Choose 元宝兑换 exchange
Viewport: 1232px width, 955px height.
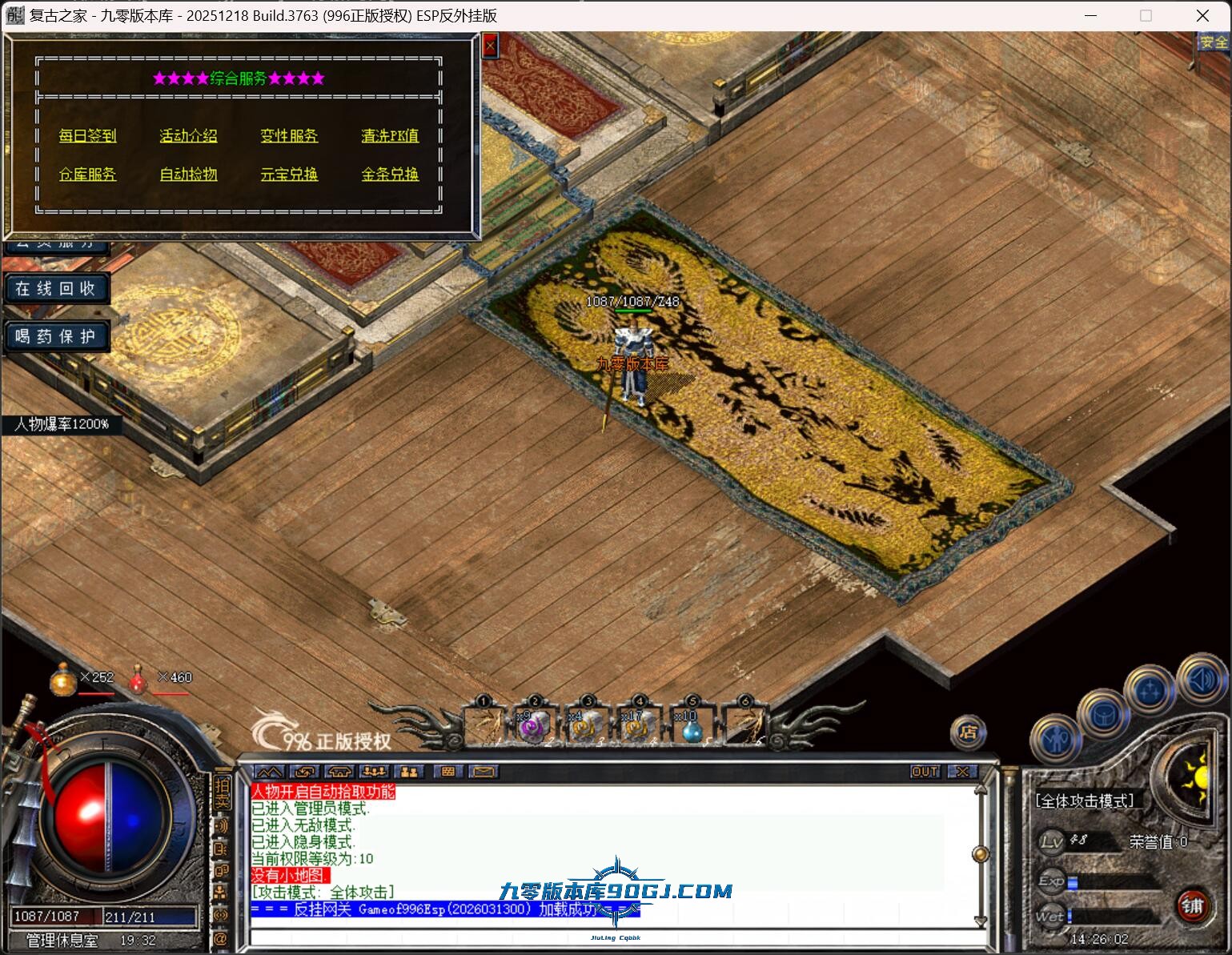point(290,175)
